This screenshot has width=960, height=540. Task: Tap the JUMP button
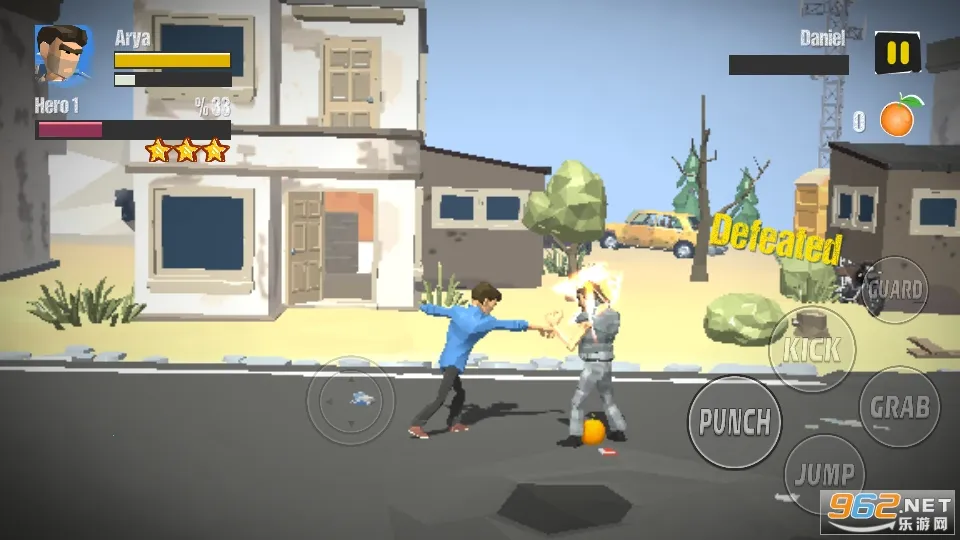[x=825, y=474]
